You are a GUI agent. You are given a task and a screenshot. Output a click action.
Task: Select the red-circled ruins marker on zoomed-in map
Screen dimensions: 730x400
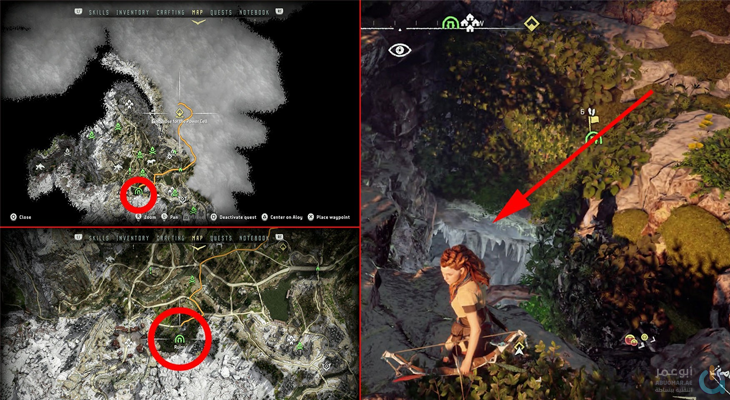pos(180,340)
